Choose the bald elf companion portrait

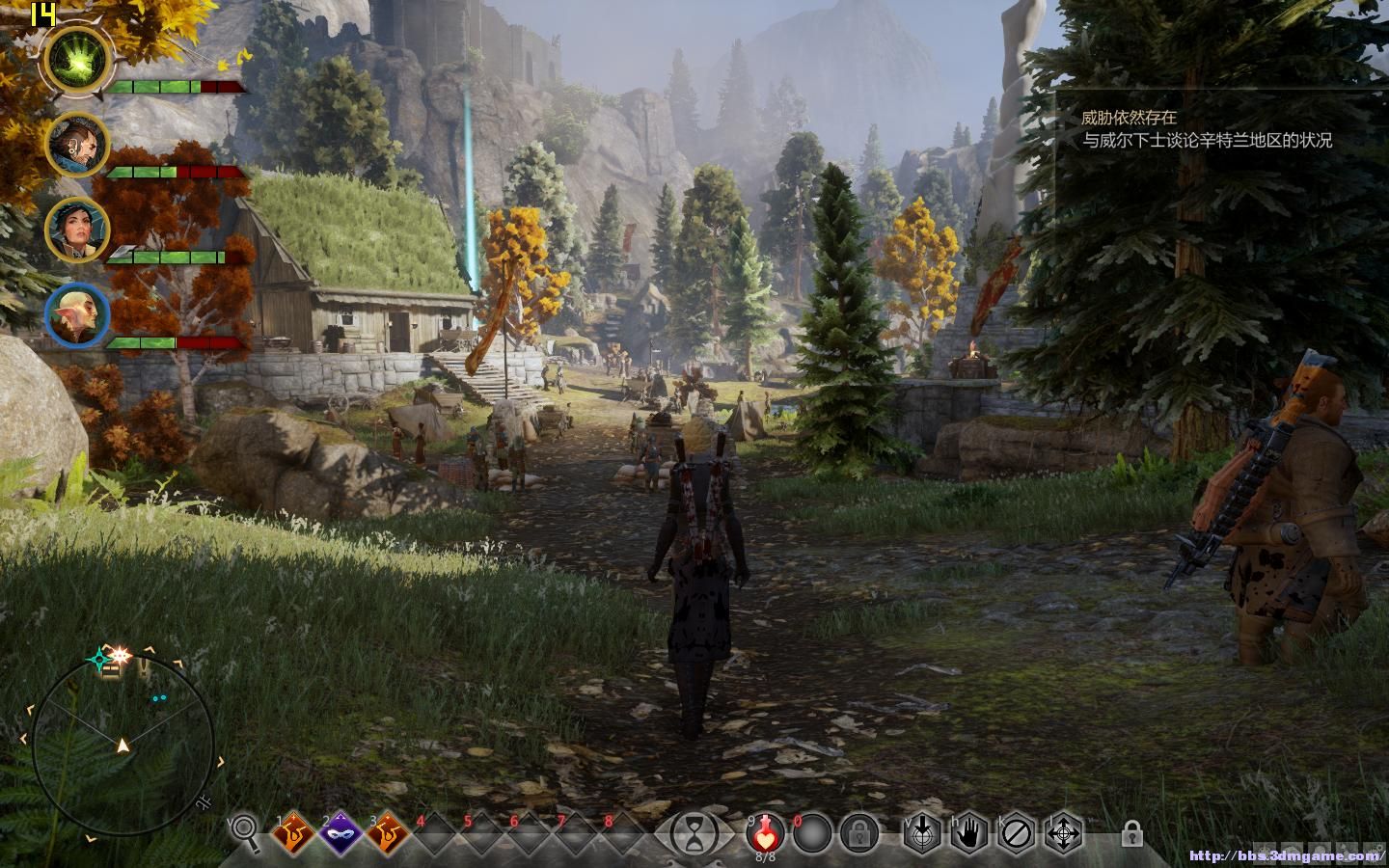coord(77,315)
